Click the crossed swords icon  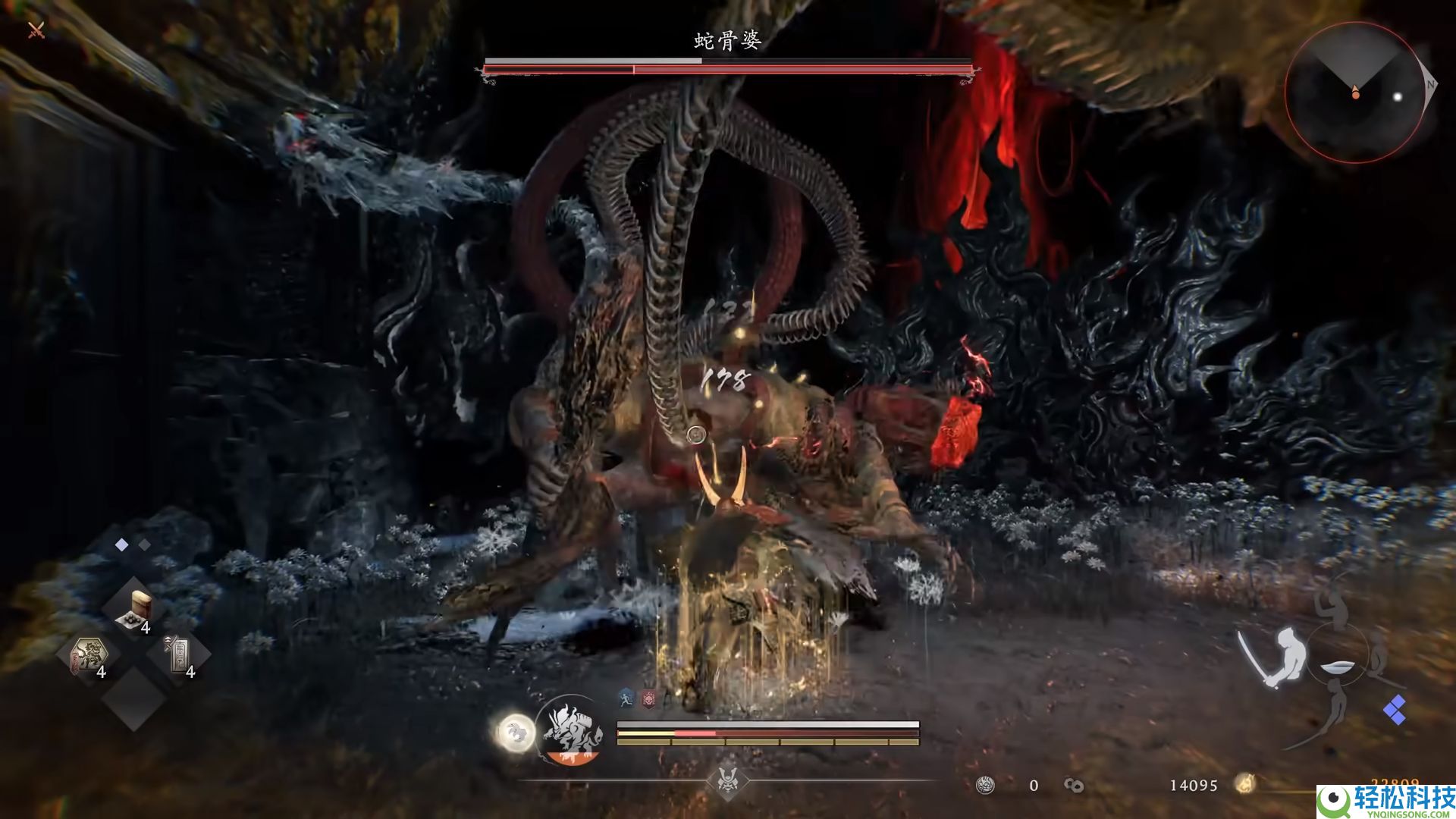coord(36,30)
